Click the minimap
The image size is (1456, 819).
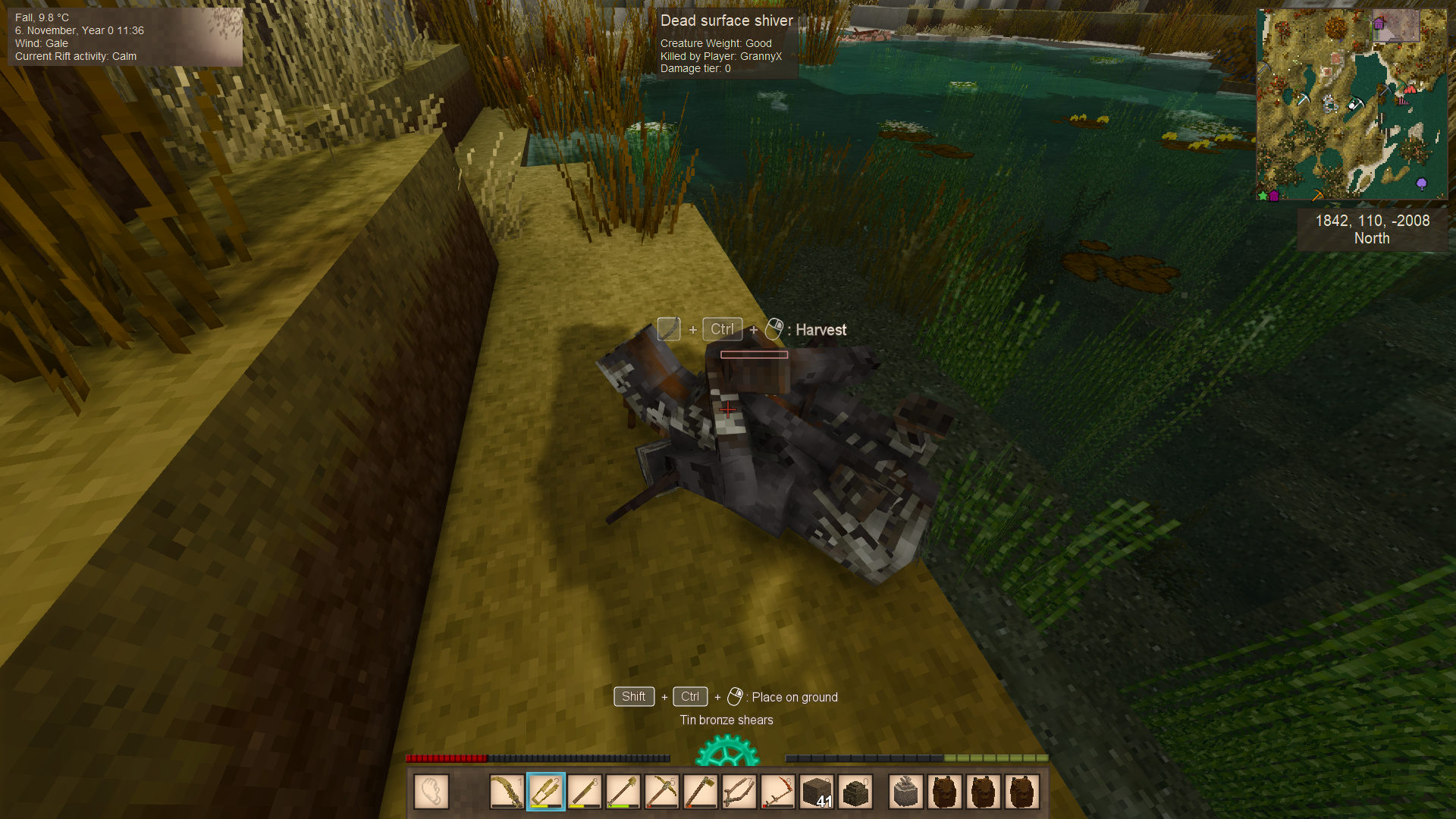[x=1351, y=105]
